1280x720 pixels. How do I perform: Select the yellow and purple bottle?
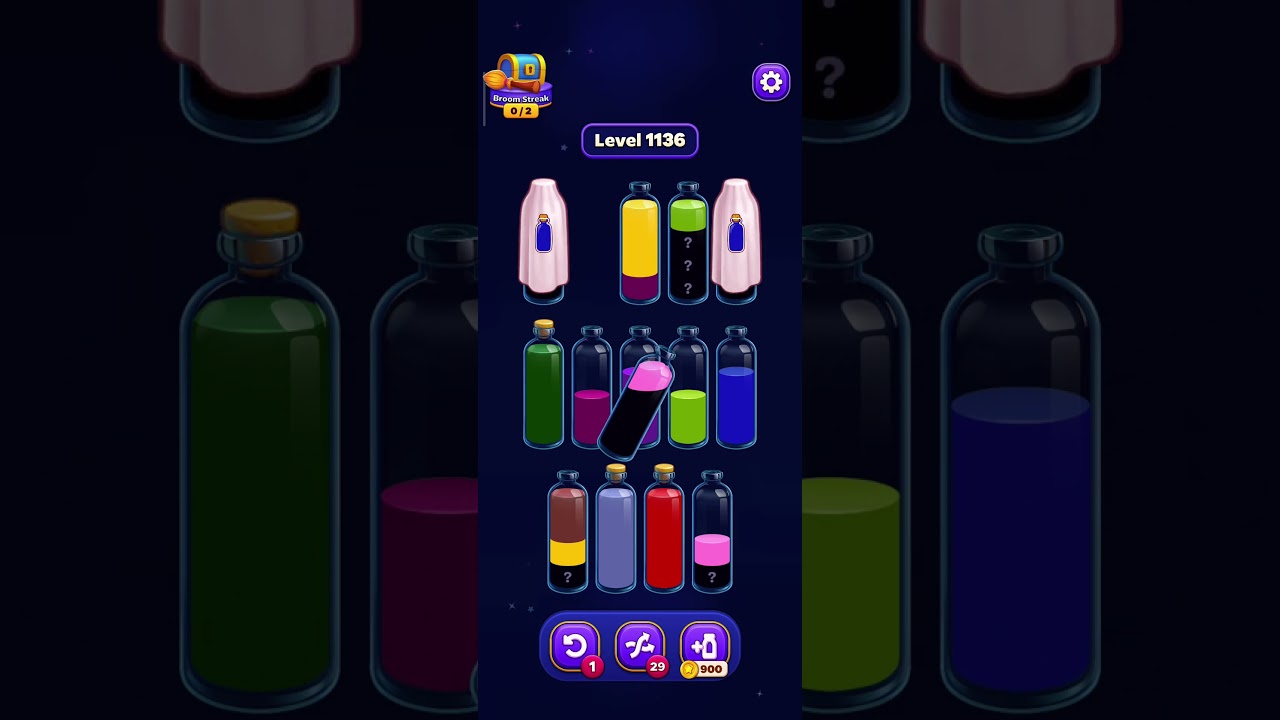click(x=640, y=240)
